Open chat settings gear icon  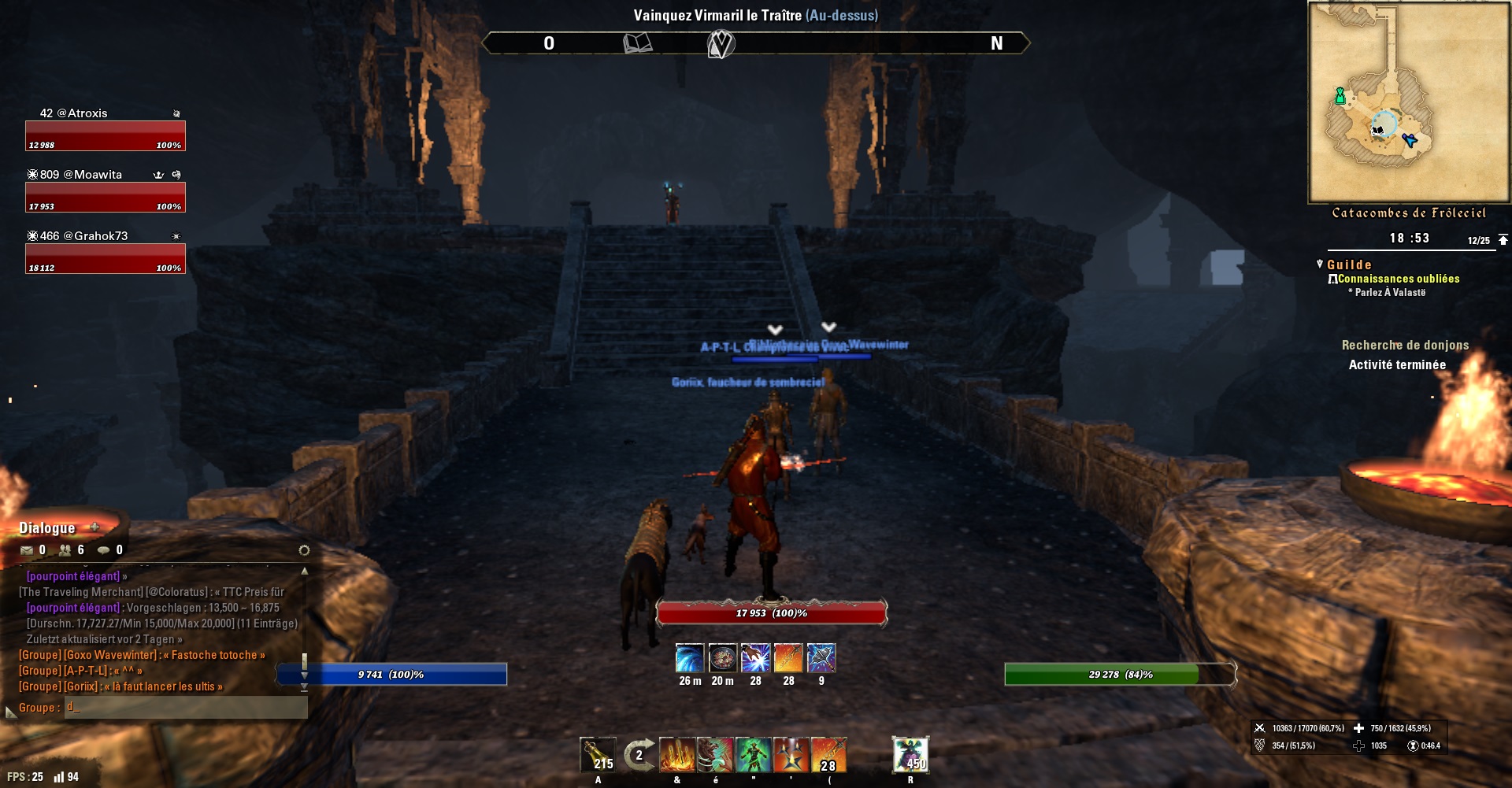coord(304,550)
